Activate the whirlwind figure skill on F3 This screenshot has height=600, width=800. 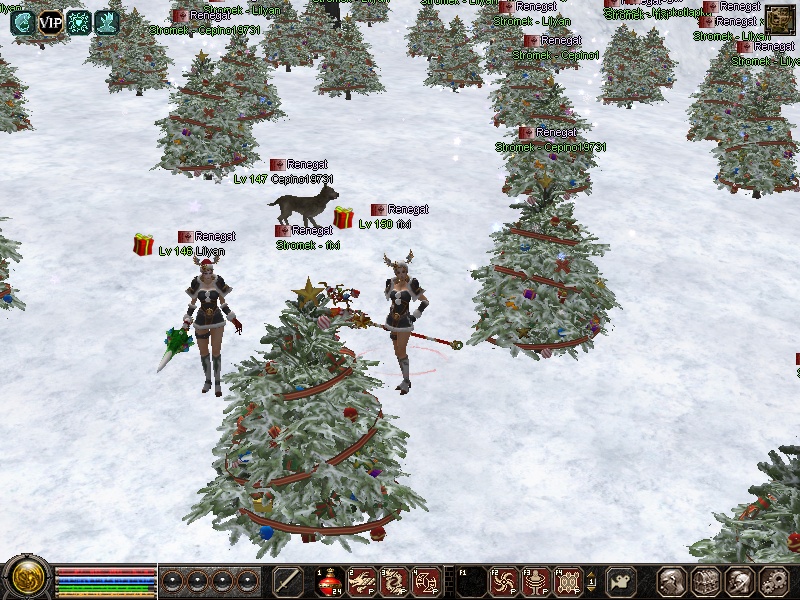pos(535,581)
